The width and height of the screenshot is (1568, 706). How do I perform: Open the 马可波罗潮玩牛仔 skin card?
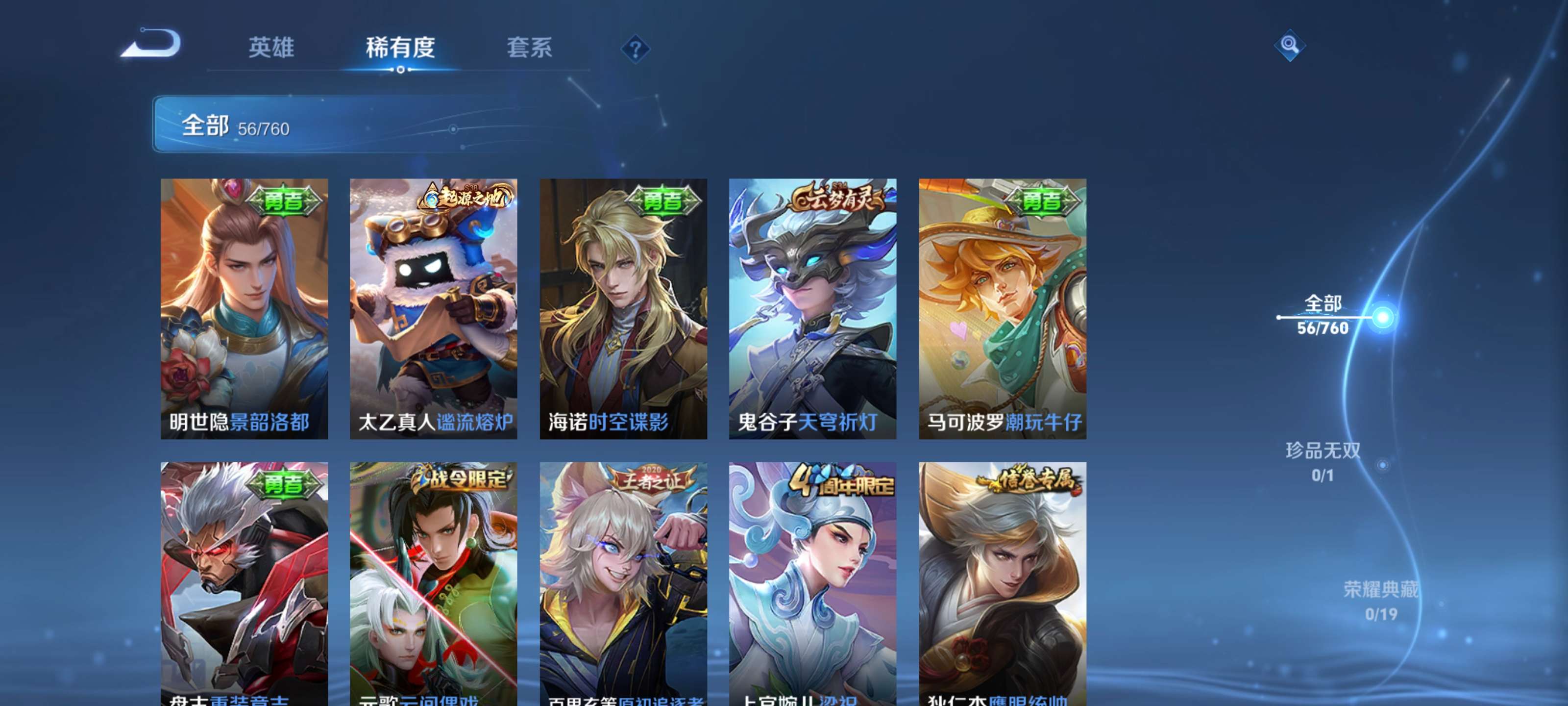point(1001,304)
